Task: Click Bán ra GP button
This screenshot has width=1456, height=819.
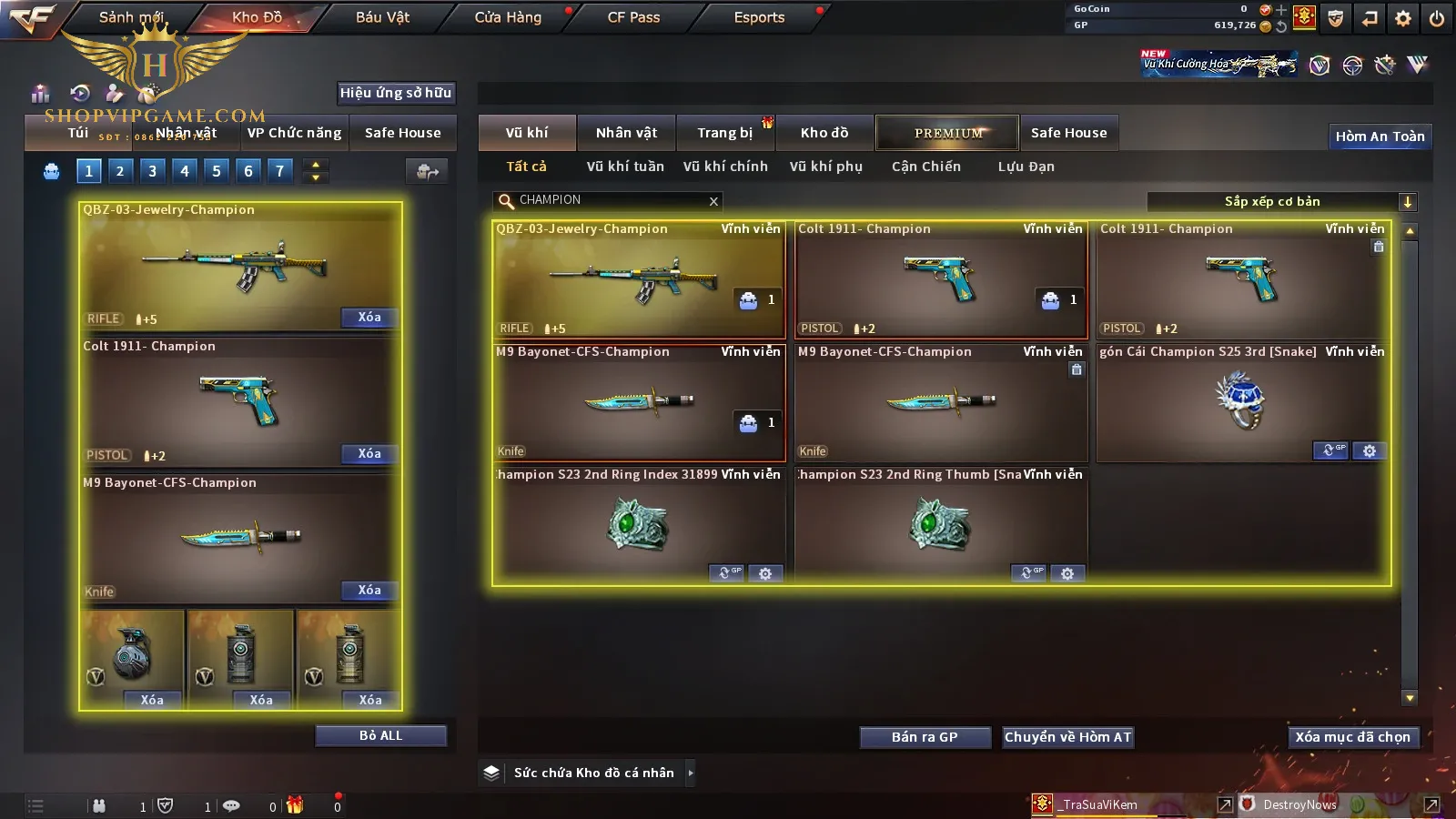Action: click(x=925, y=737)
